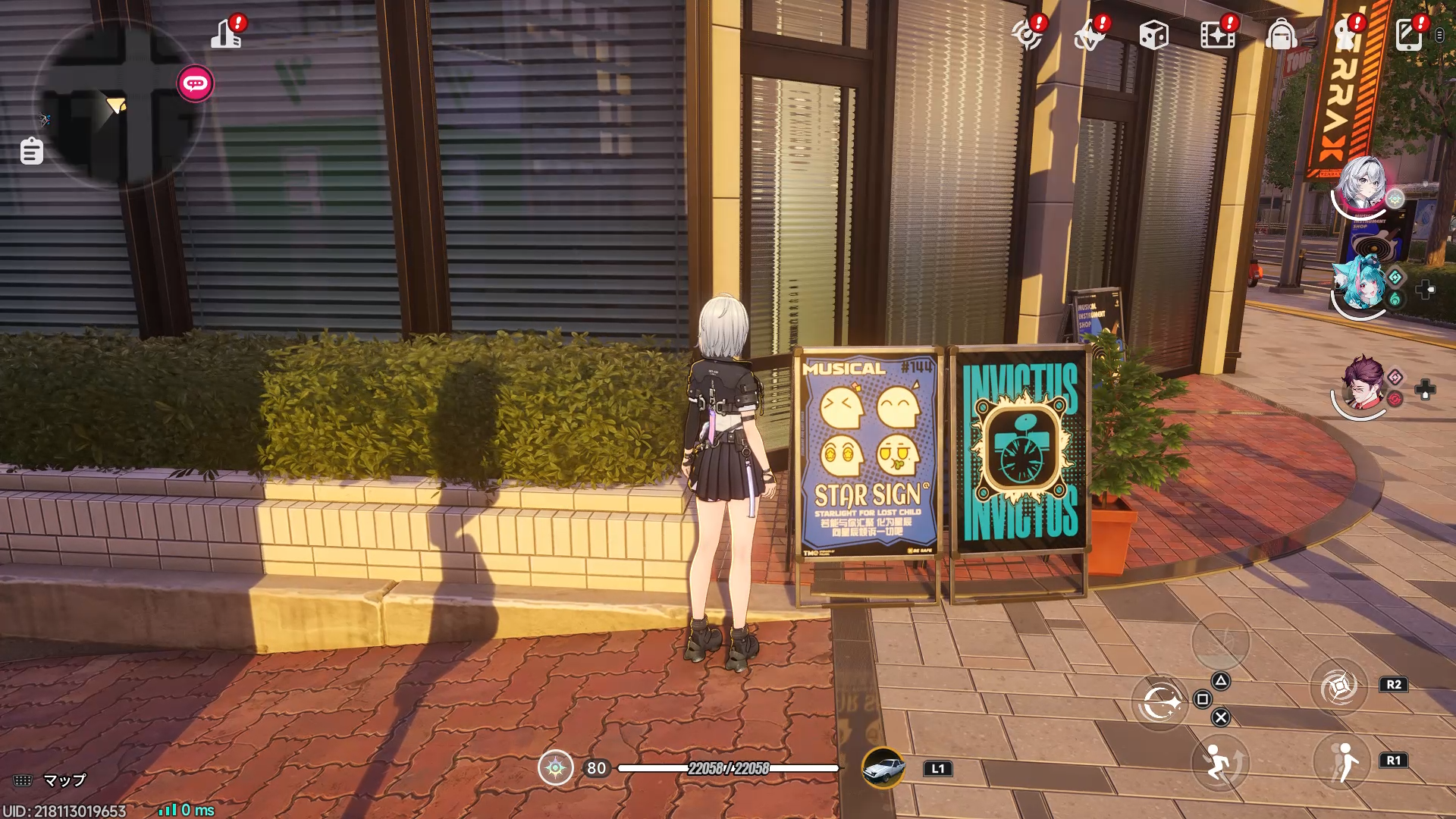Viewport: 1456px width, 819px height.
Task: Open the backpack inventory
Action: tap(1281, 35)
